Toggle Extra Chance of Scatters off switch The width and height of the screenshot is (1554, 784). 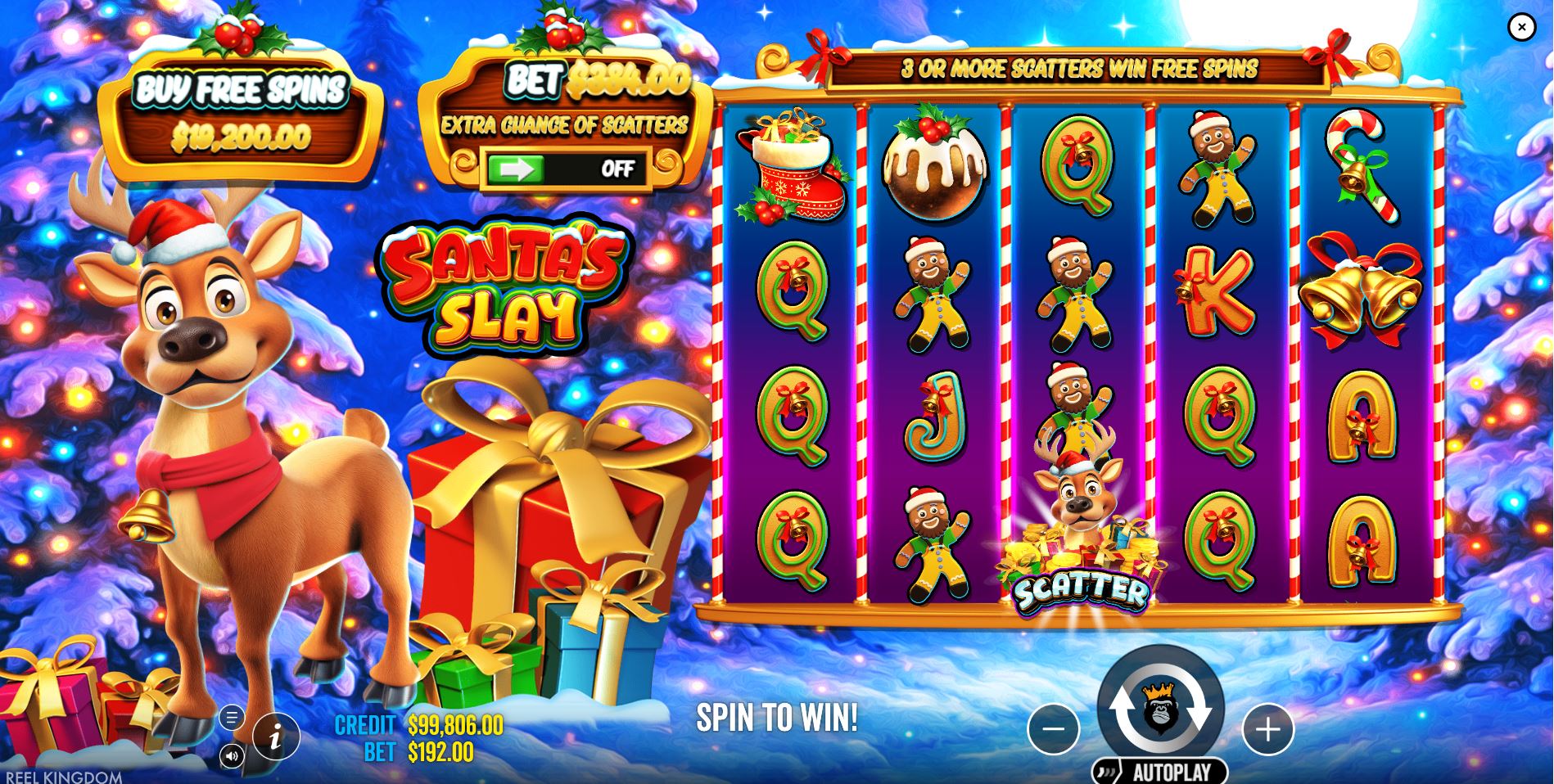click(x=619, y=169)
